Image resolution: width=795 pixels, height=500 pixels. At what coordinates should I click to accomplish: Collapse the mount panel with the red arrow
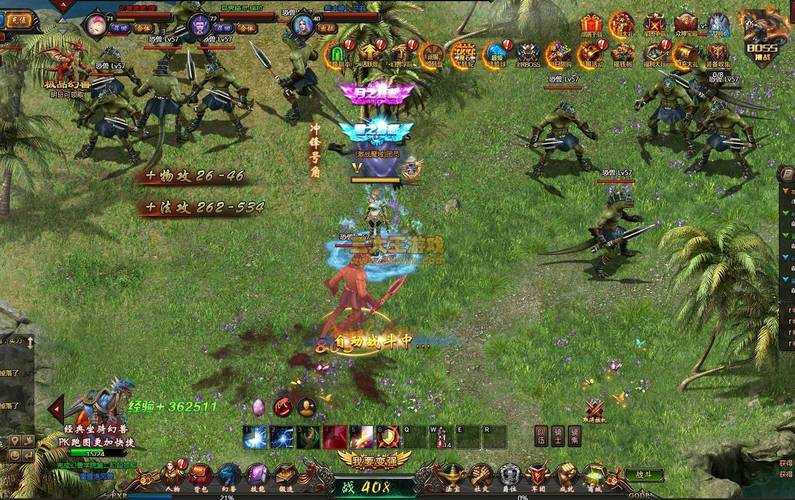(57, 407)
